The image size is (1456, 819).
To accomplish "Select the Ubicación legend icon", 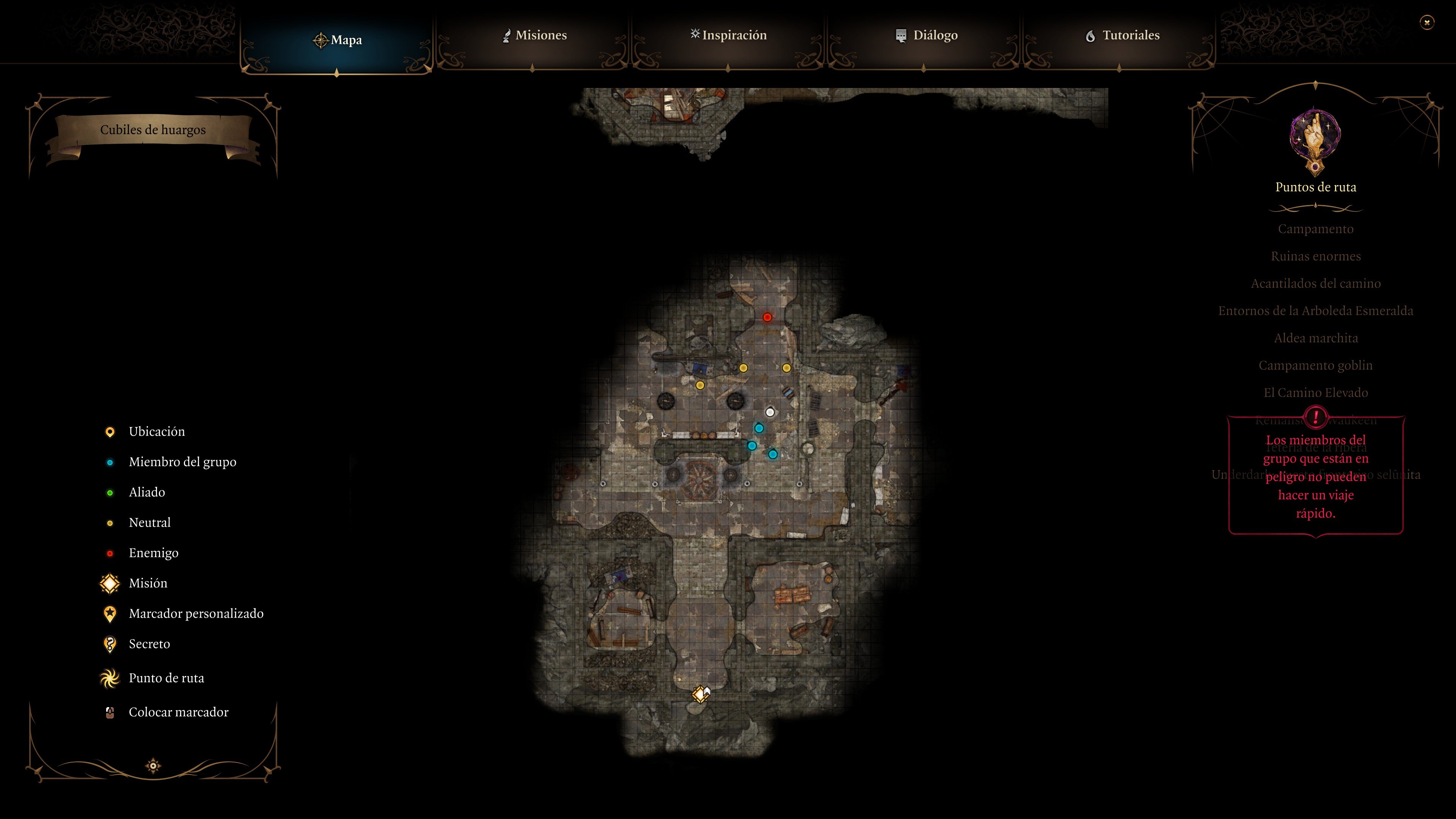I will tap(110, 431).
